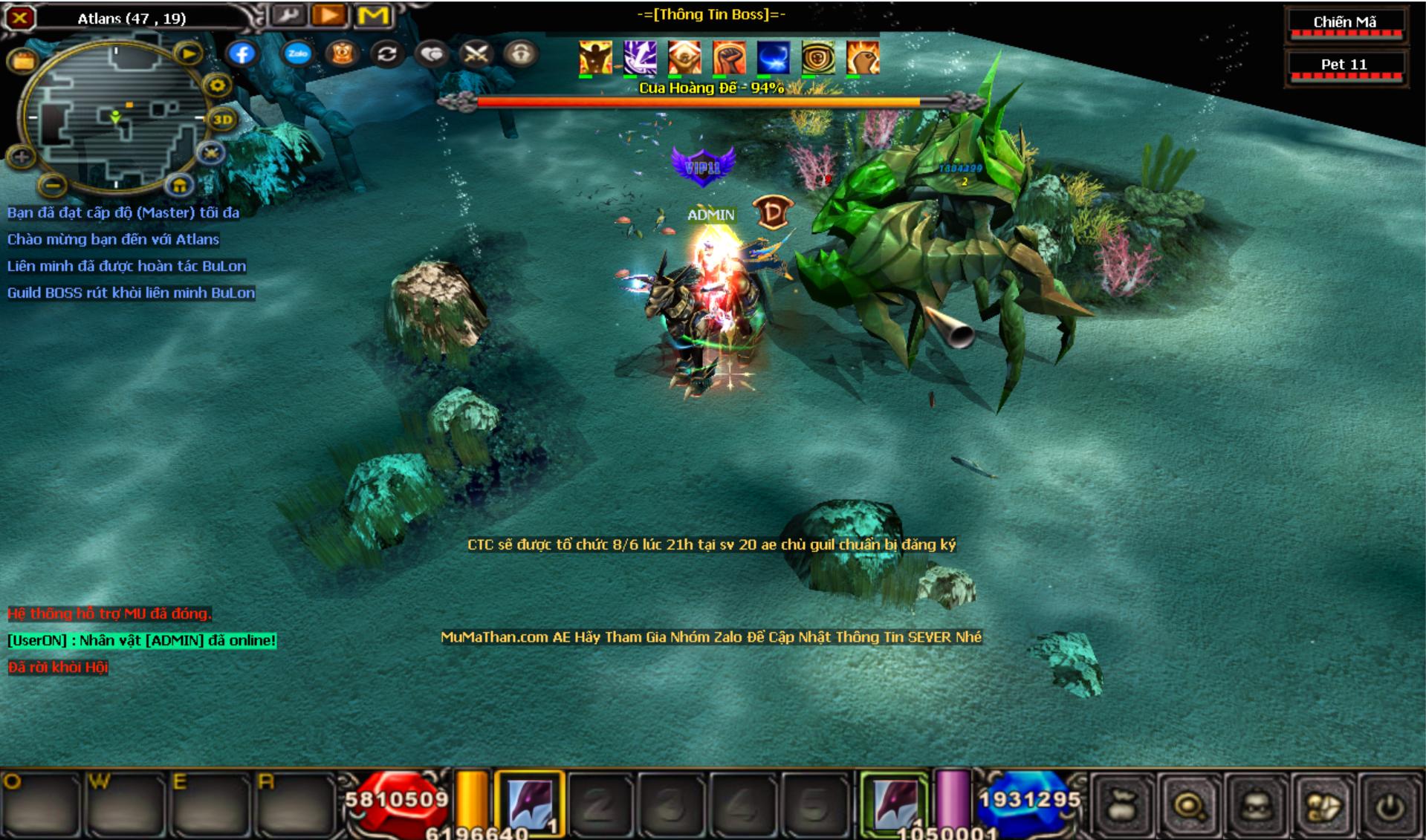Click the power button in bottom bar
Screen dimensions: 1426x840
coord(1391,806)
